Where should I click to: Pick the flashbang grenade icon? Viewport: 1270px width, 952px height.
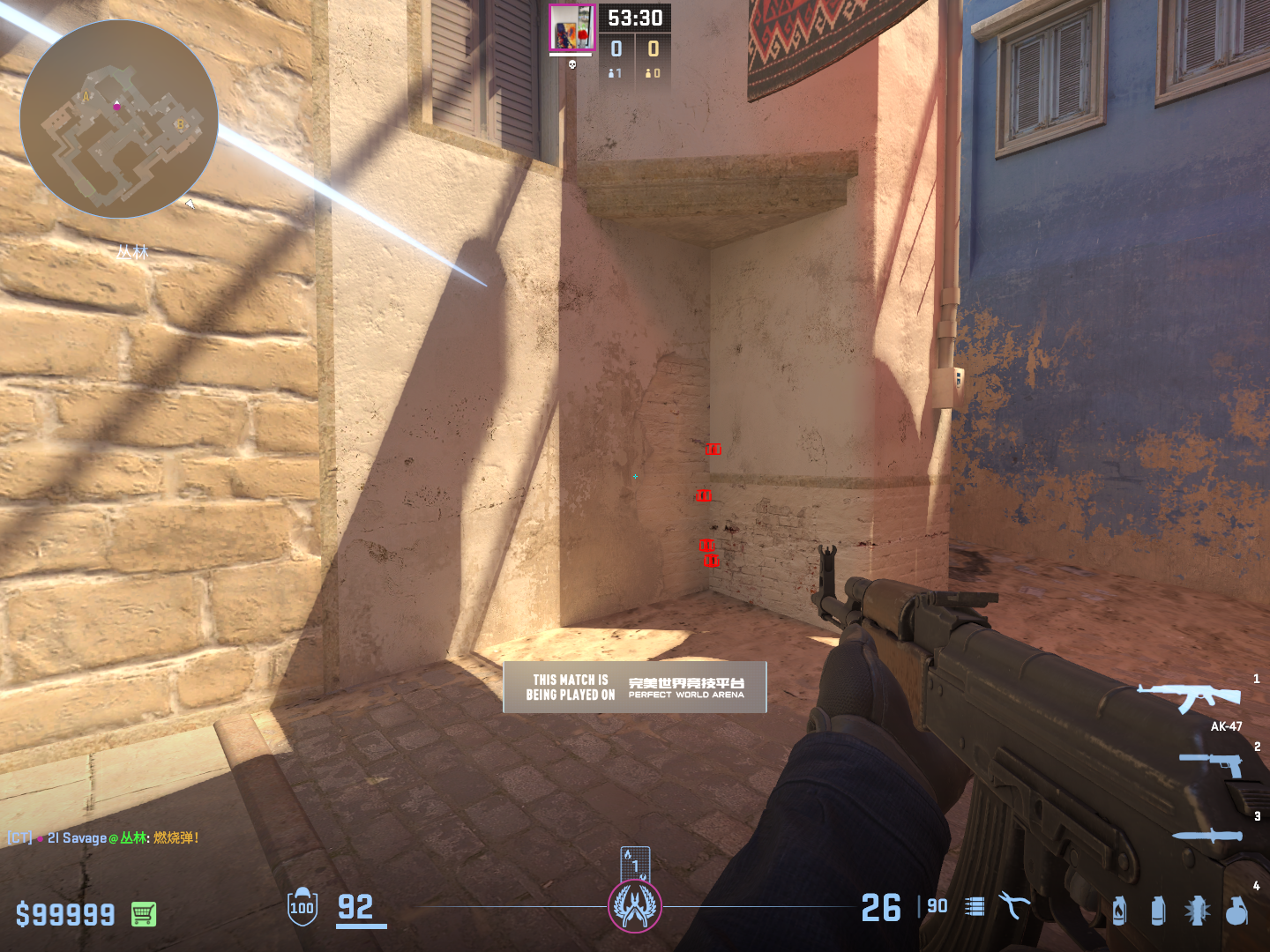(1197, 911)
